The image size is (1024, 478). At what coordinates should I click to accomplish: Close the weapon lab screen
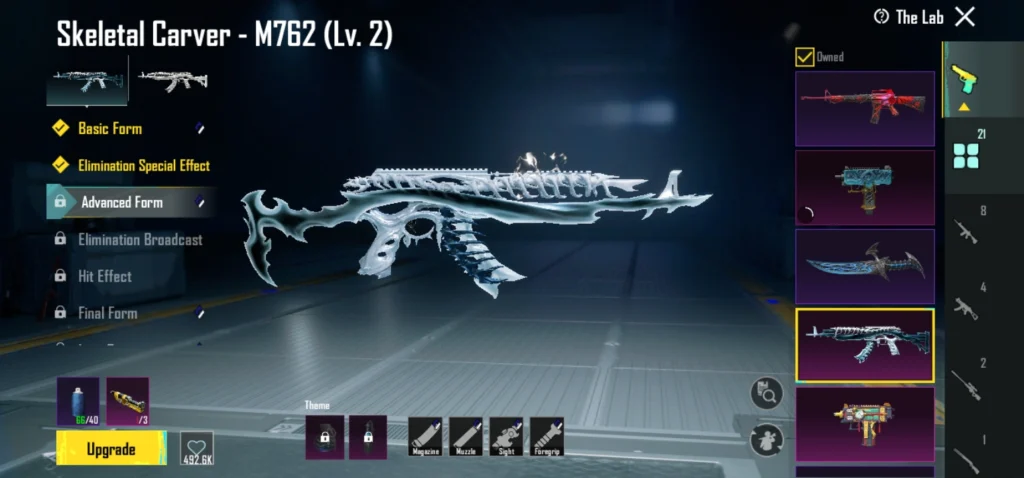pos(964,16)
